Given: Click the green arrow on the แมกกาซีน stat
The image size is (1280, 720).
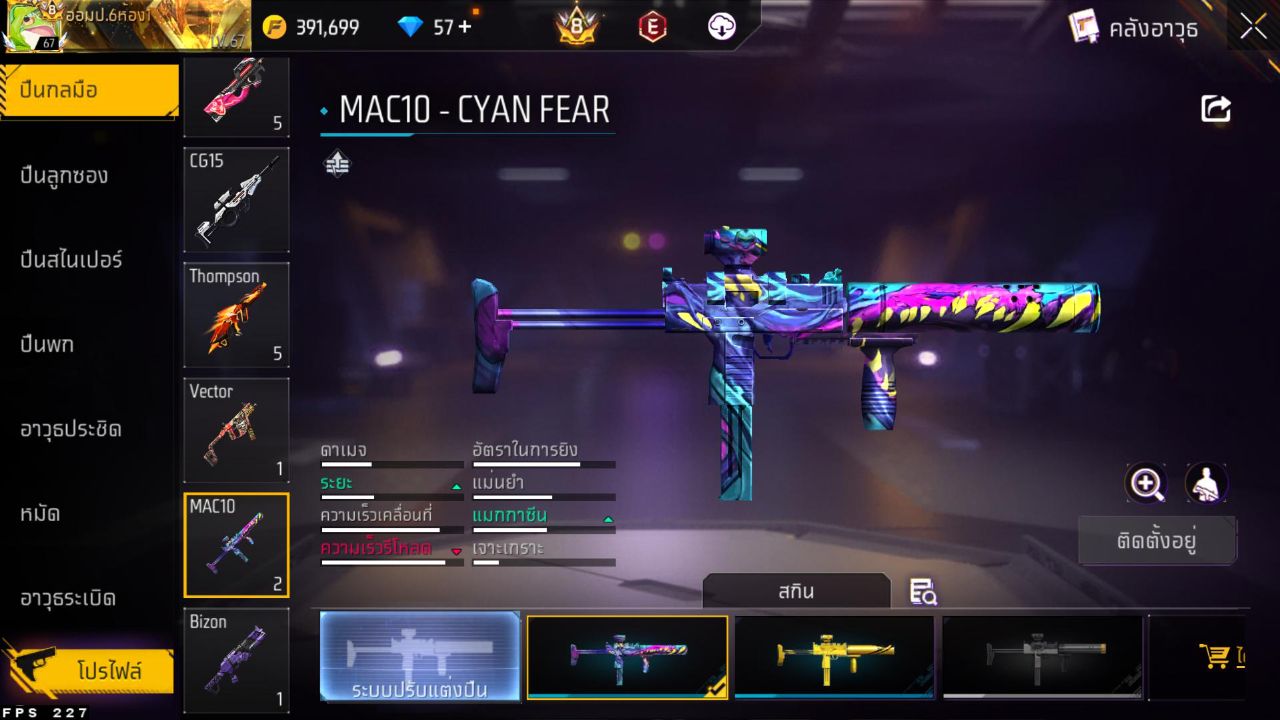Looking at the screenshot, I should [607, 521].
